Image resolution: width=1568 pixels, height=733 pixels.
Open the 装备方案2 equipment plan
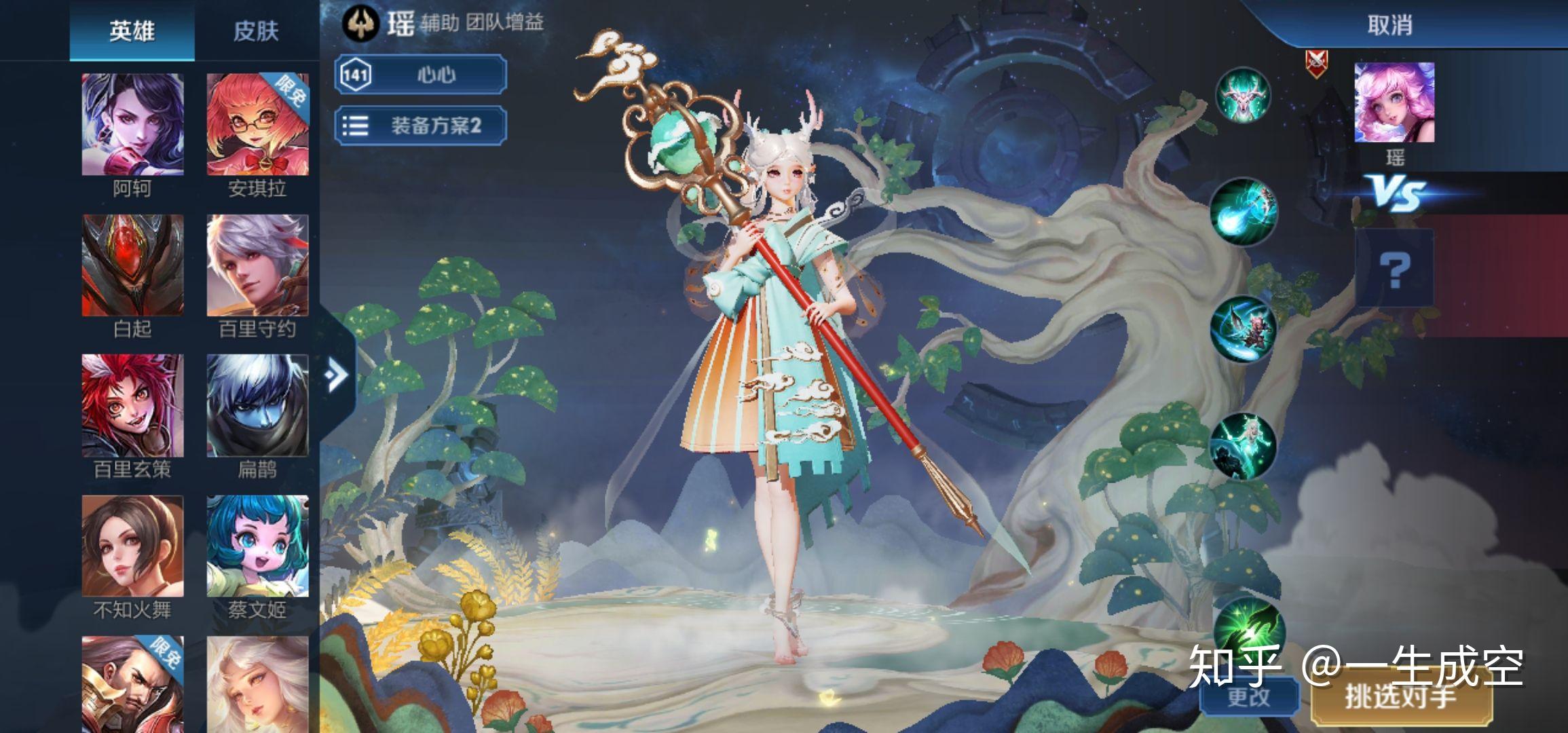[x=421, y=126]
